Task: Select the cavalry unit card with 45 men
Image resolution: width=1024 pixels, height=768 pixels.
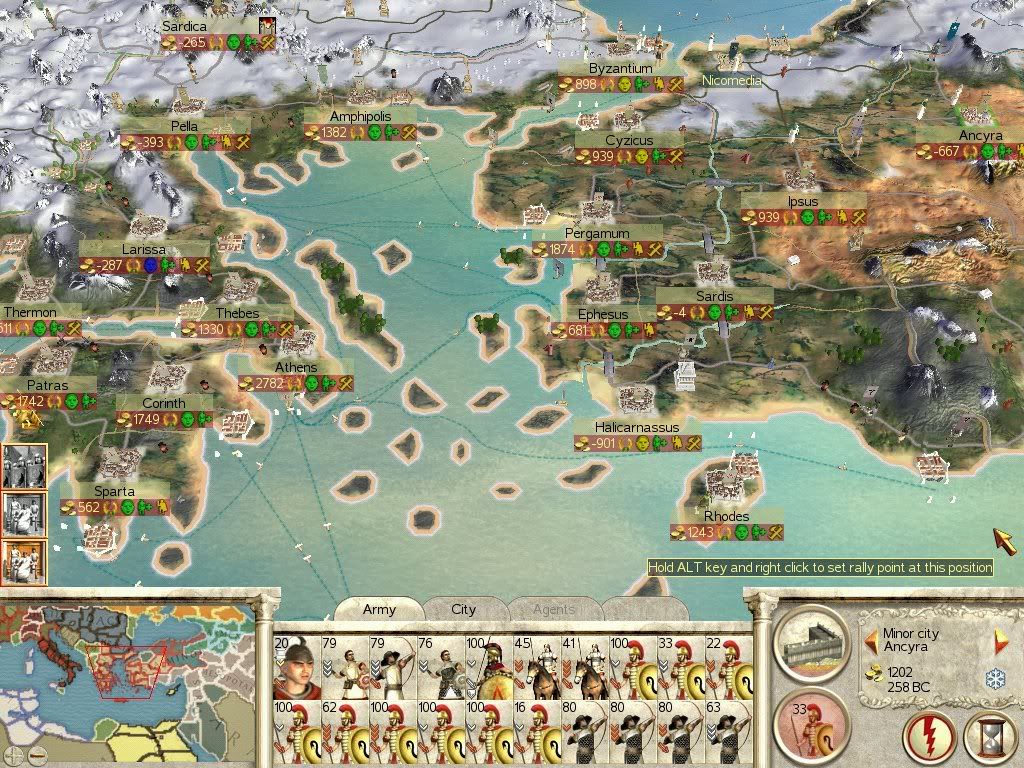Action: 536,666
